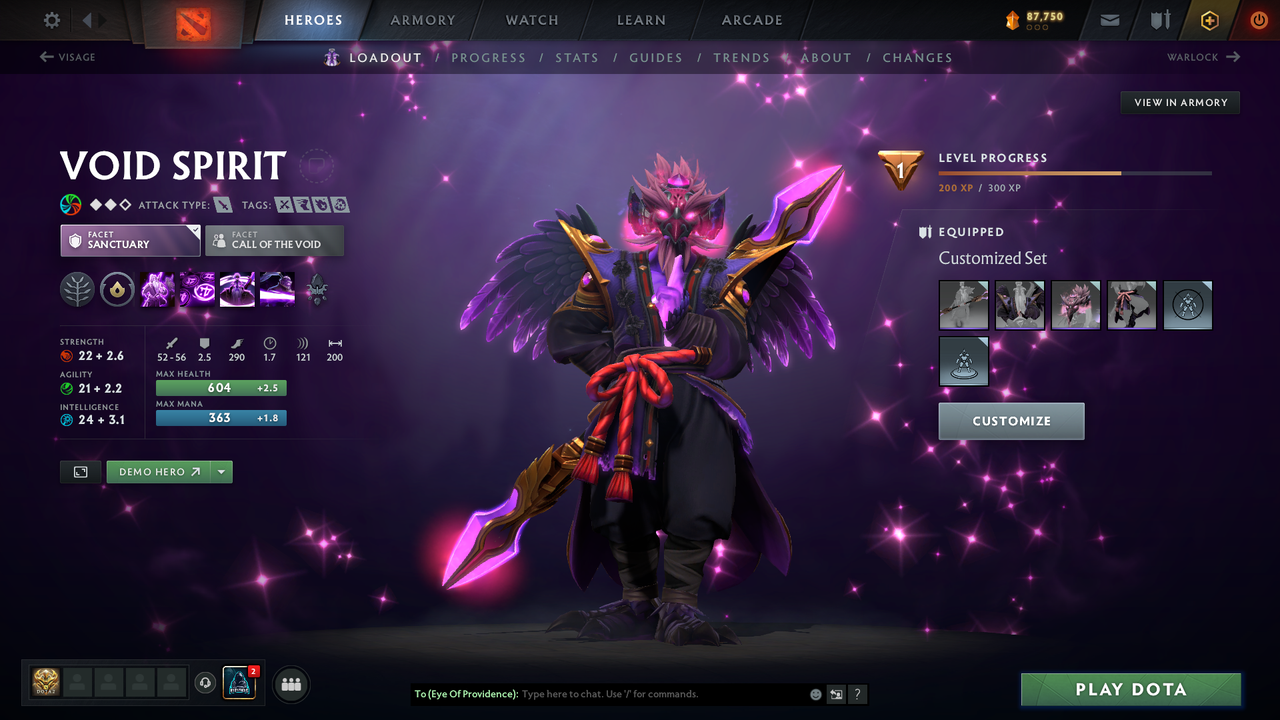
Task: Select the Aghanim's Scepter upgrade icon
Action: [x=318, y=290]
